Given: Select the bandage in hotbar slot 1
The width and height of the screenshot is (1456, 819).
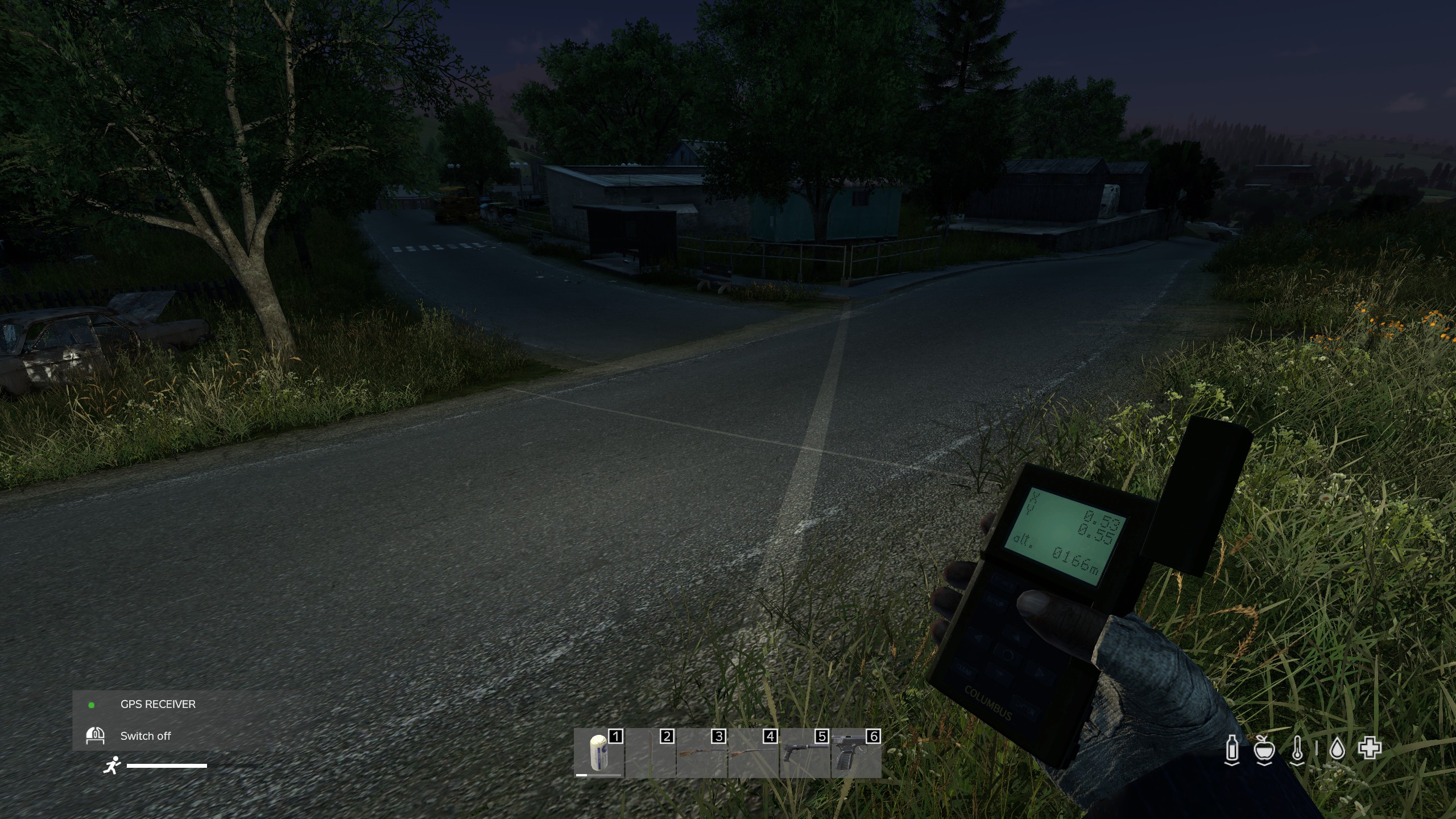Looking at the screenshot, I should tap(598, 753).
